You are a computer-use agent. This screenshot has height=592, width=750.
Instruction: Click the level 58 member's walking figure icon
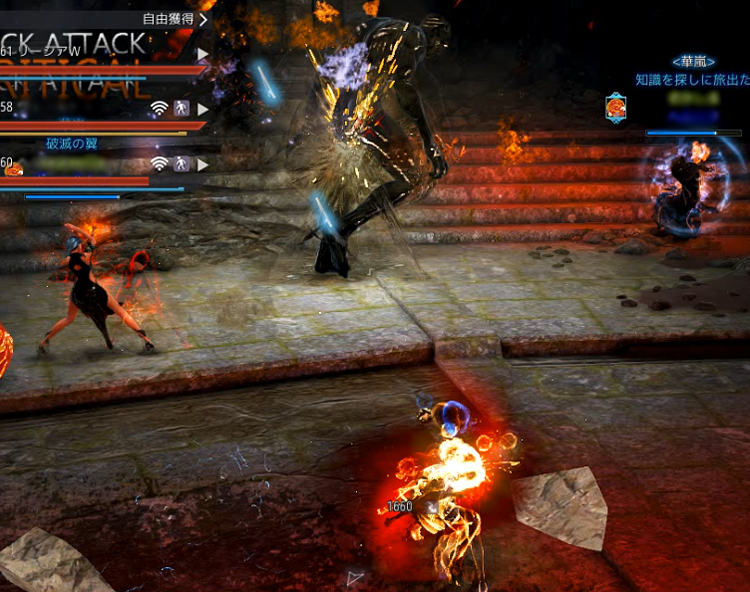181,108
